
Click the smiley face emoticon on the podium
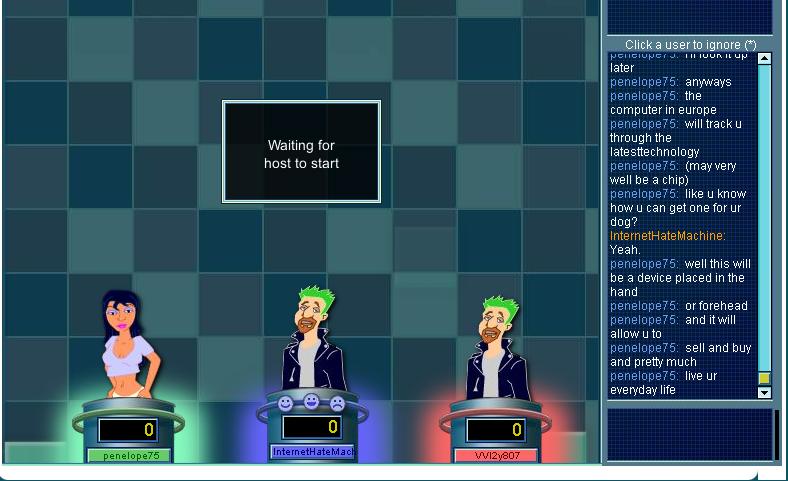click(x=285, y=403)
